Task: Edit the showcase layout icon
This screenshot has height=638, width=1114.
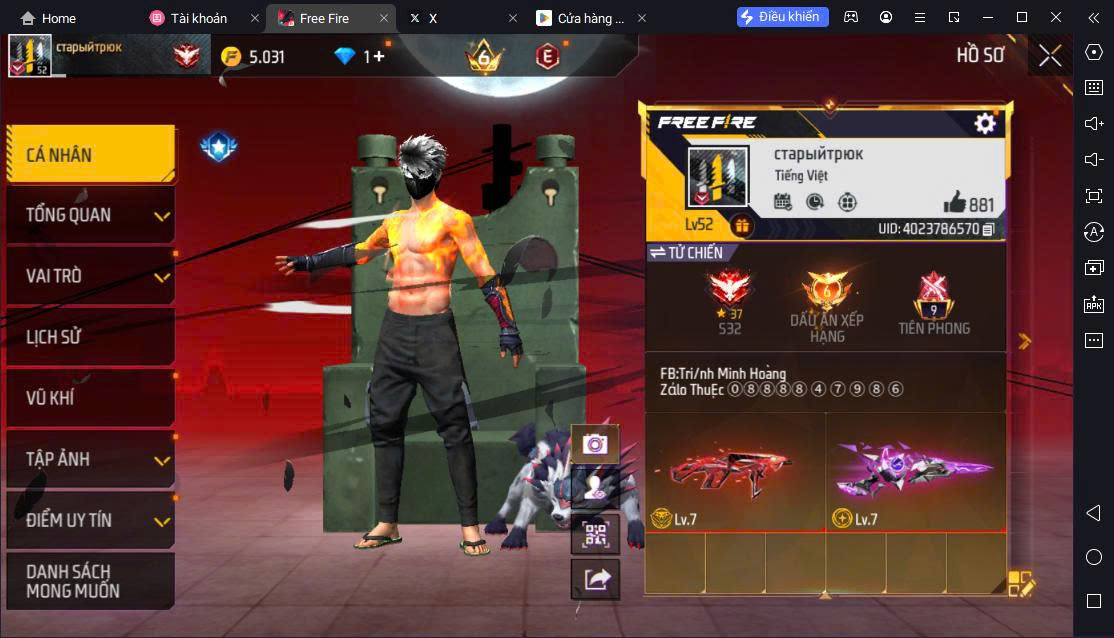Action: pos(1021,584)
